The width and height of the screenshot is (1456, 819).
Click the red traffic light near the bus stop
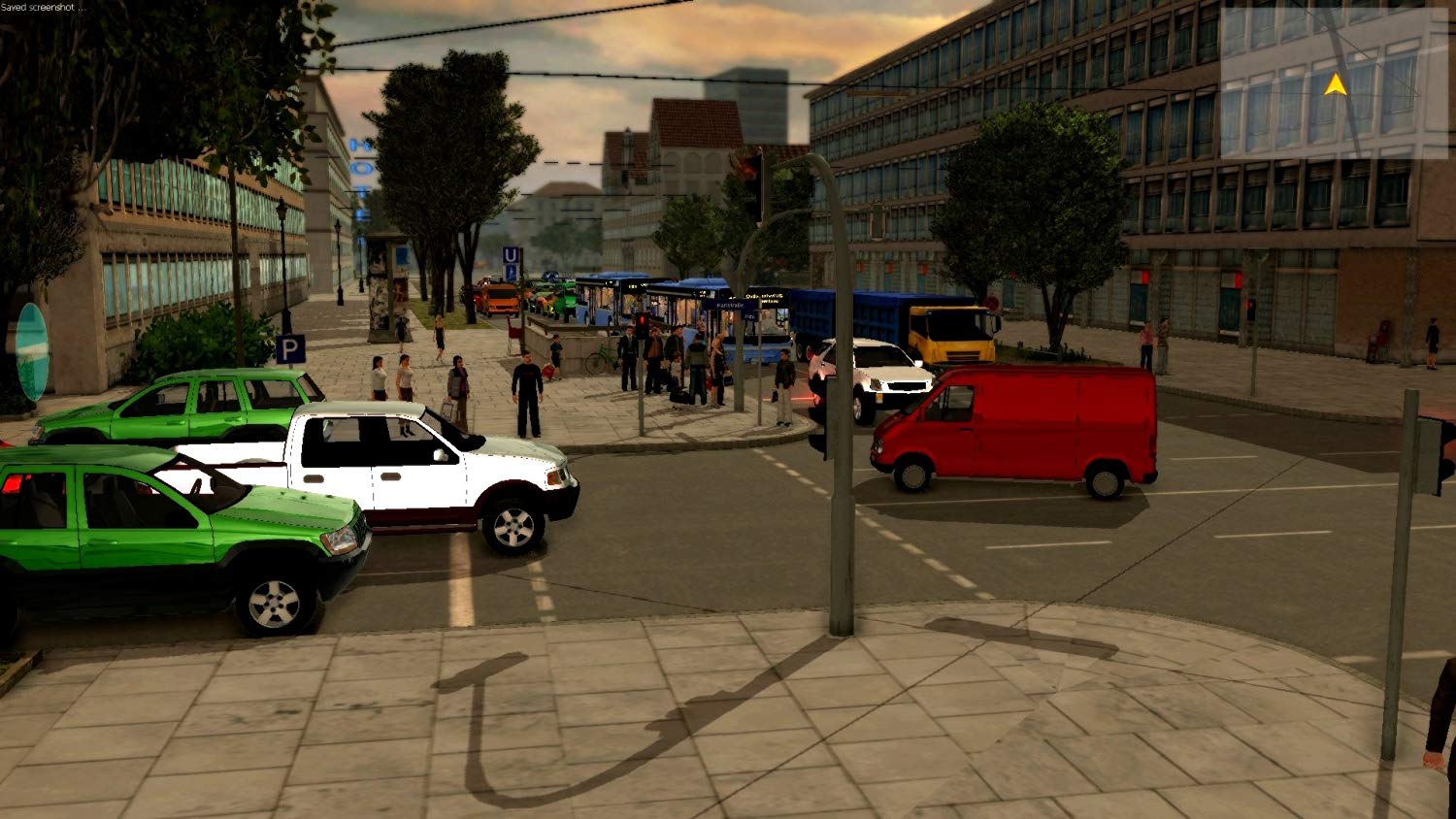click(642, 320)
